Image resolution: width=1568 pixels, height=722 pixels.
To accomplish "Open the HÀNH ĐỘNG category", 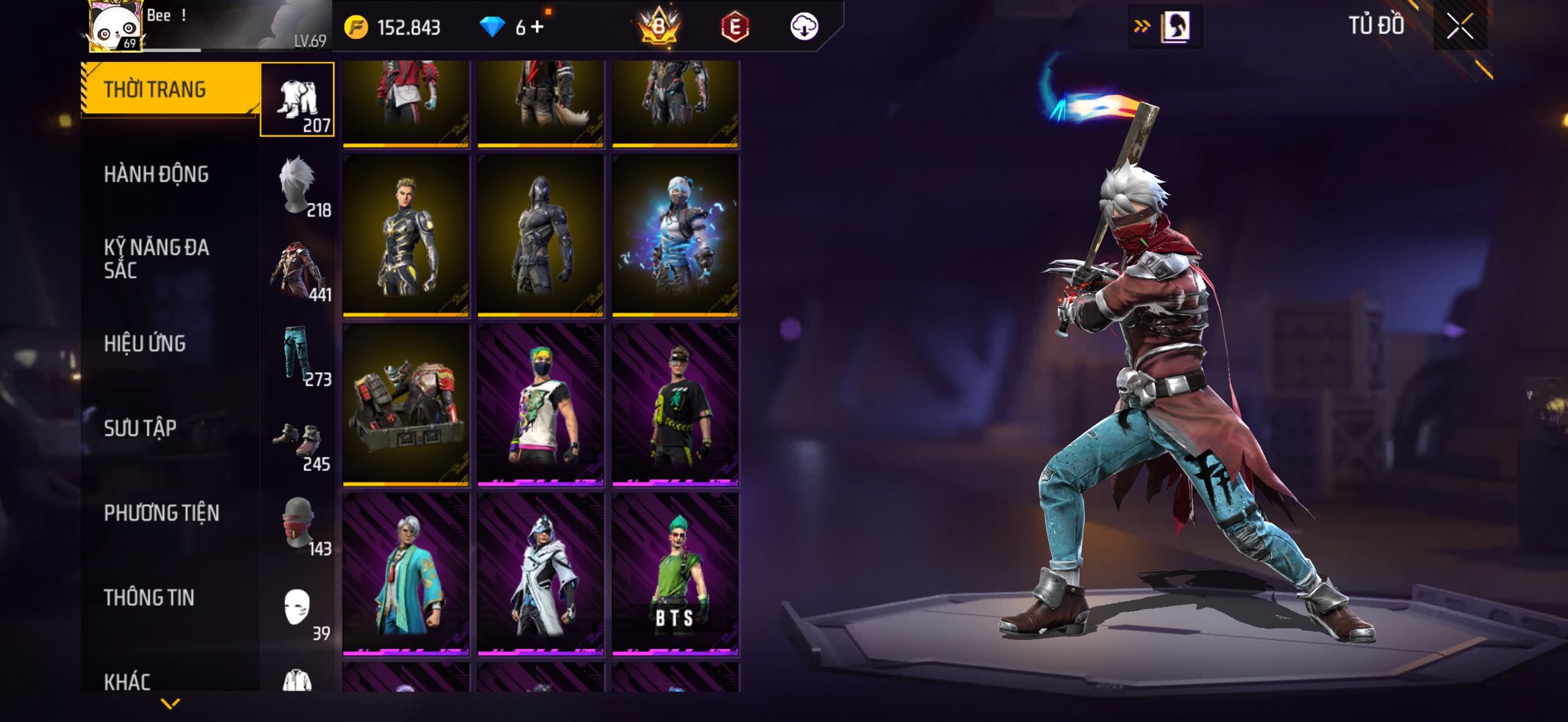I will click(x=156, y=175).
